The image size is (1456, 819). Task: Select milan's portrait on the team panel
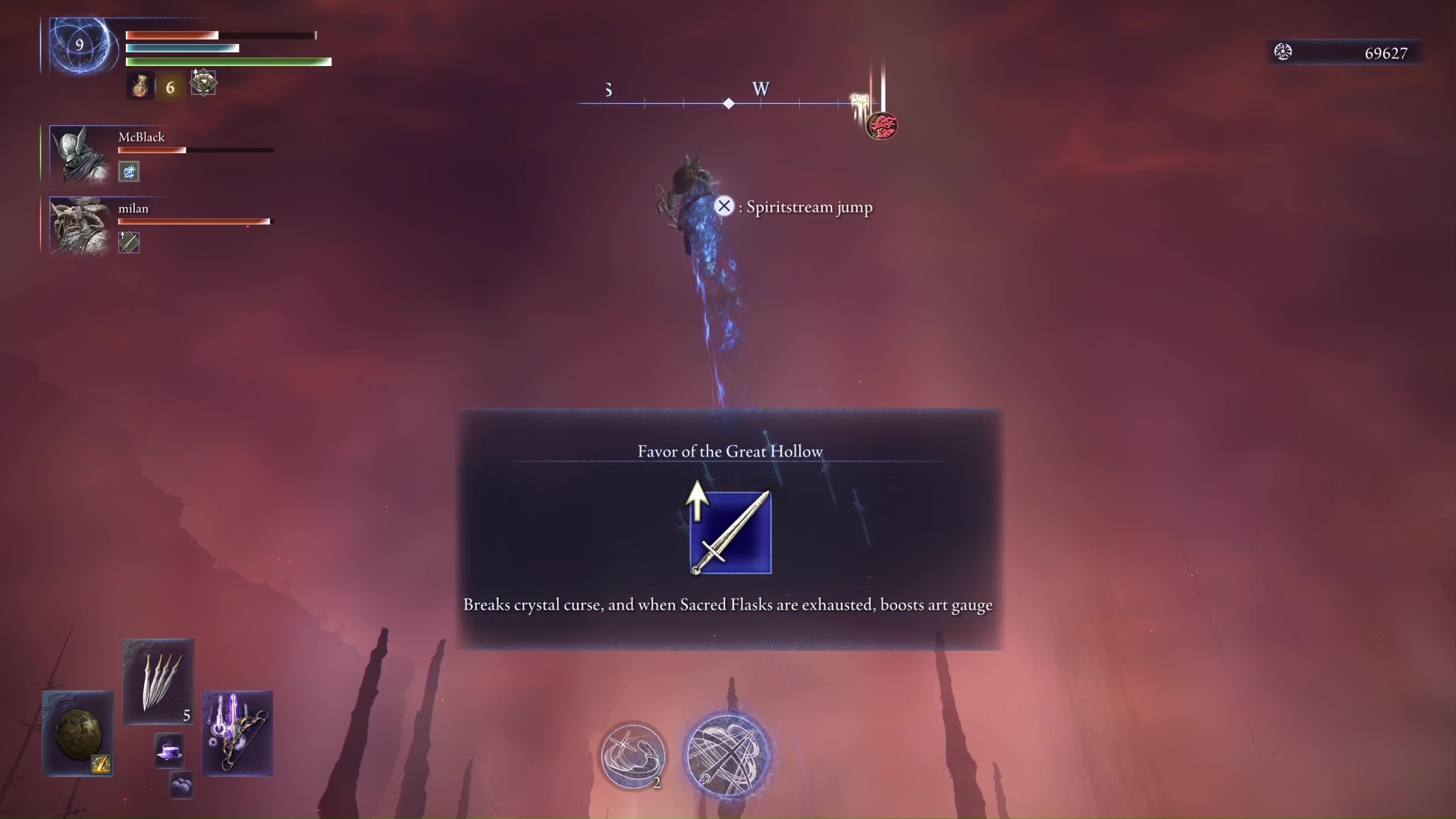80,225
